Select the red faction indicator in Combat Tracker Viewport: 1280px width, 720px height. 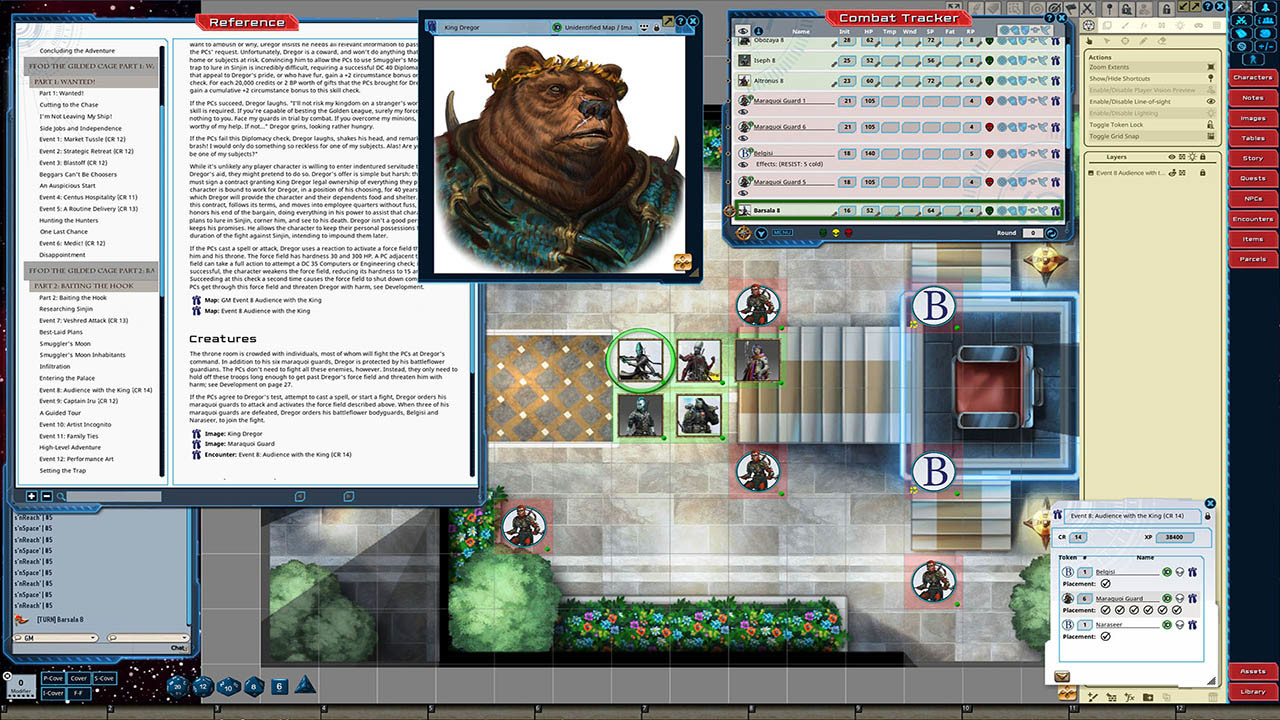pyautogui.click(x=848, y=232)
